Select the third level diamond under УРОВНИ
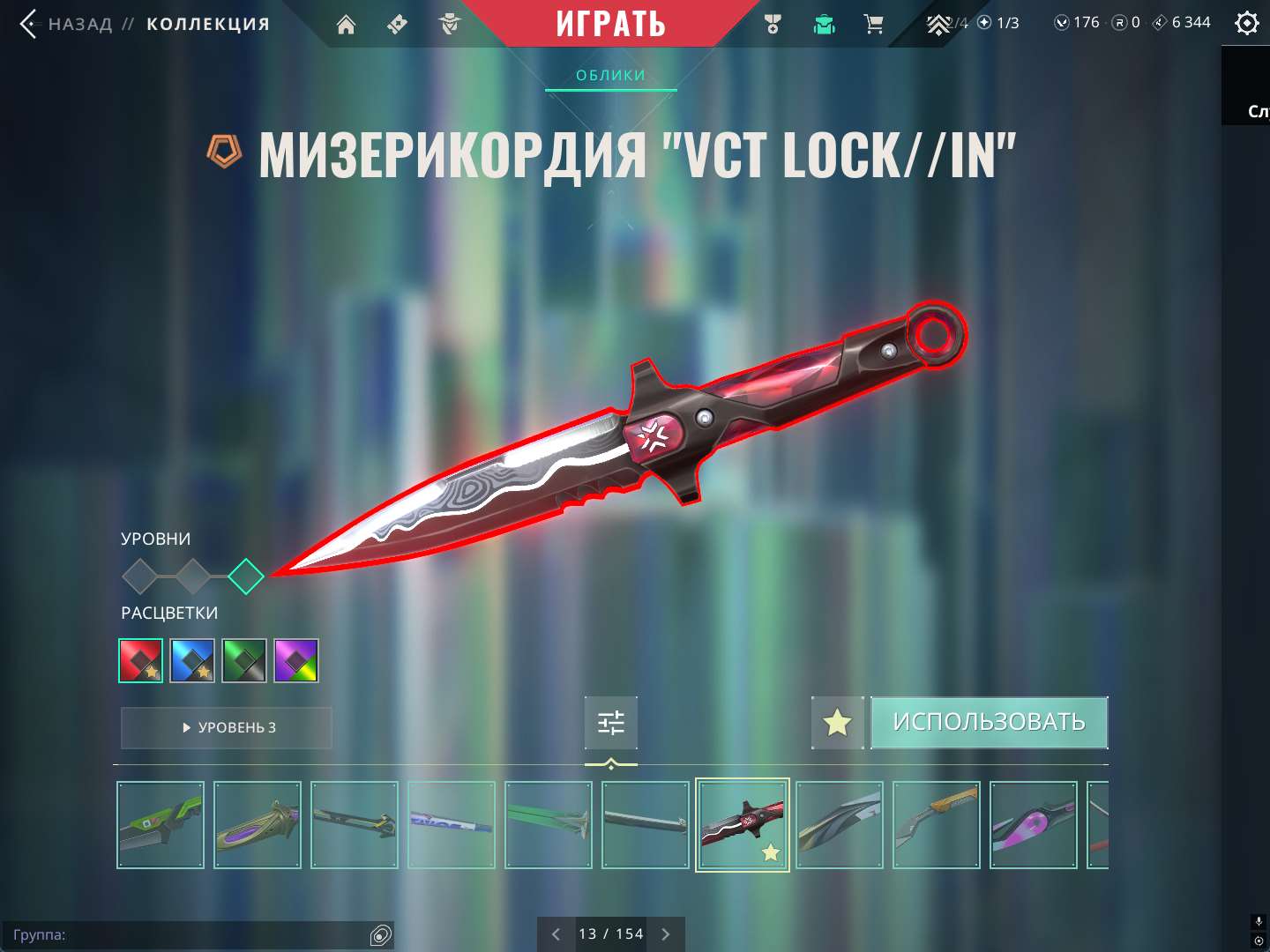This screenshot has width=1270, height=952. 246,576
